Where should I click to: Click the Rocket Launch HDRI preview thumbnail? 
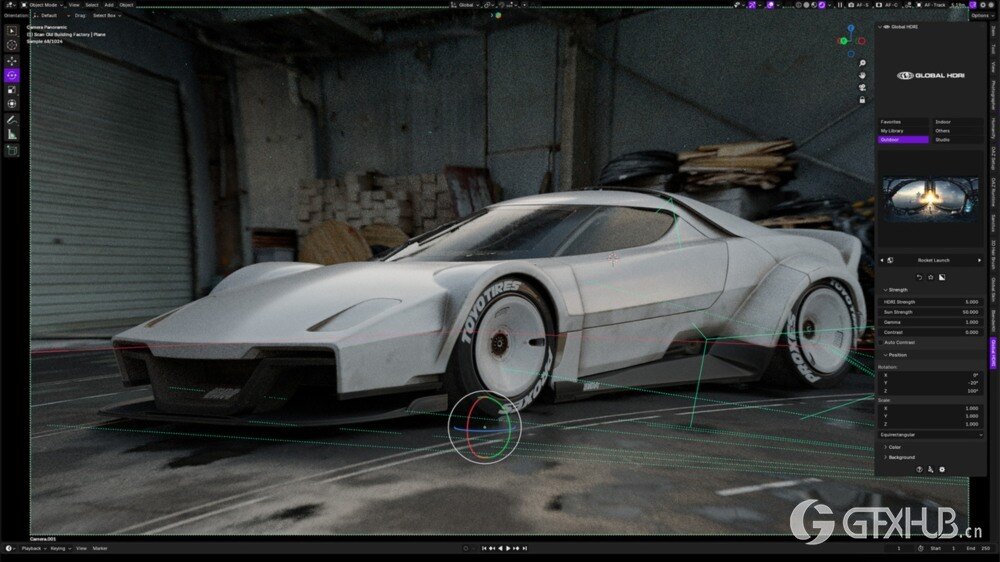930,198
